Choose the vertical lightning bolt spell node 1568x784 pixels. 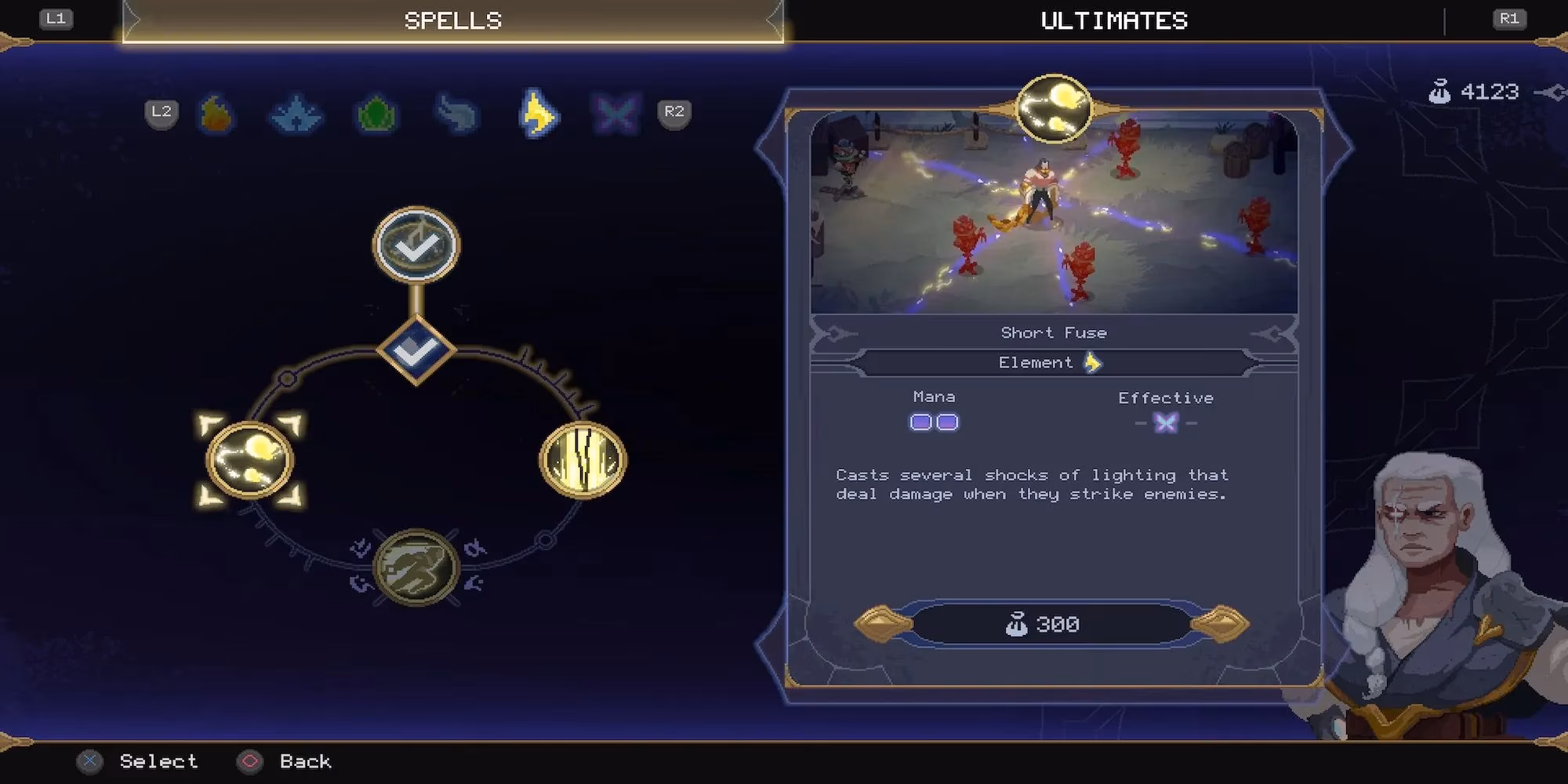point(583,460)
